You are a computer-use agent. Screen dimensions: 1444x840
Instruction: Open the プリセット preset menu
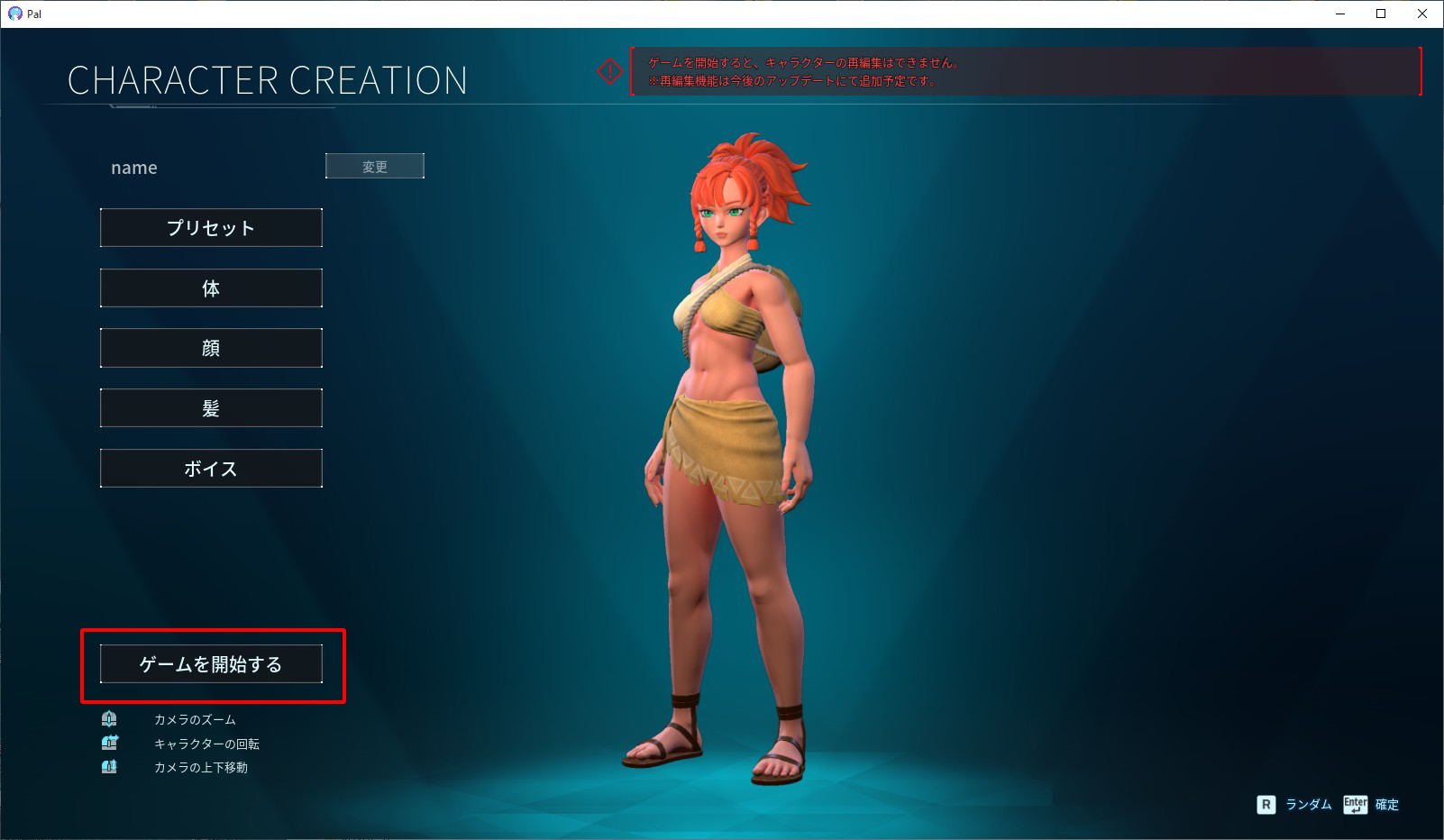pos(211,228)
